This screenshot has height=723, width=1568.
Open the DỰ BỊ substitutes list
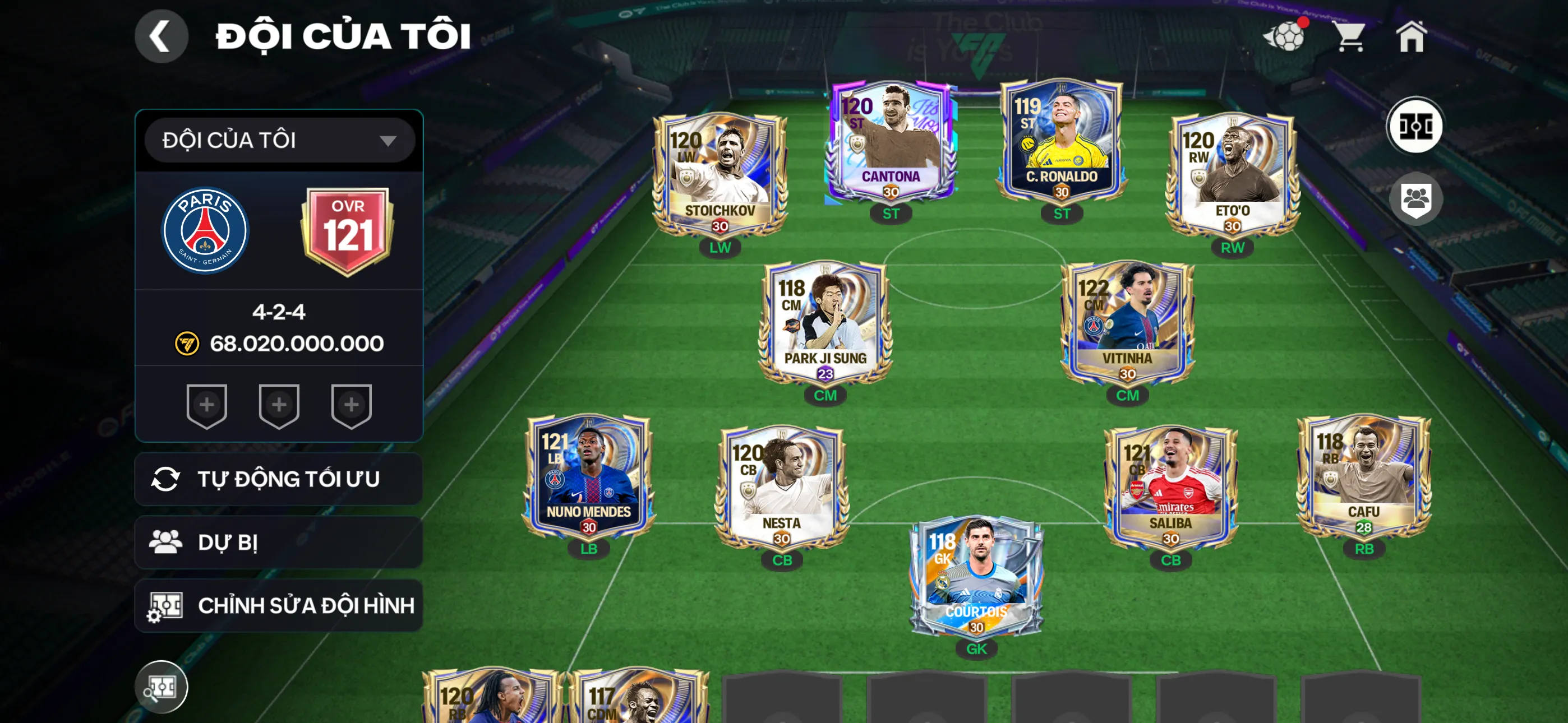point(278,543)
